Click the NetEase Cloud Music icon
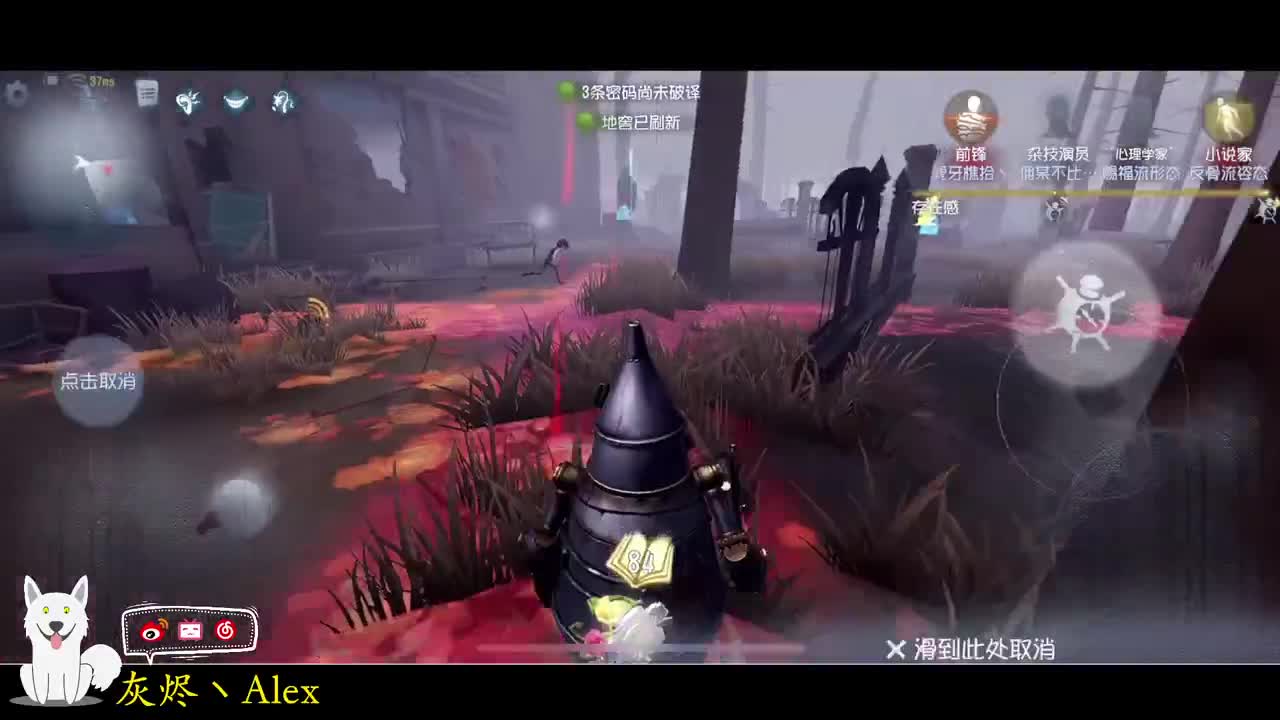1280x720 pixels. tap(224, 630)
